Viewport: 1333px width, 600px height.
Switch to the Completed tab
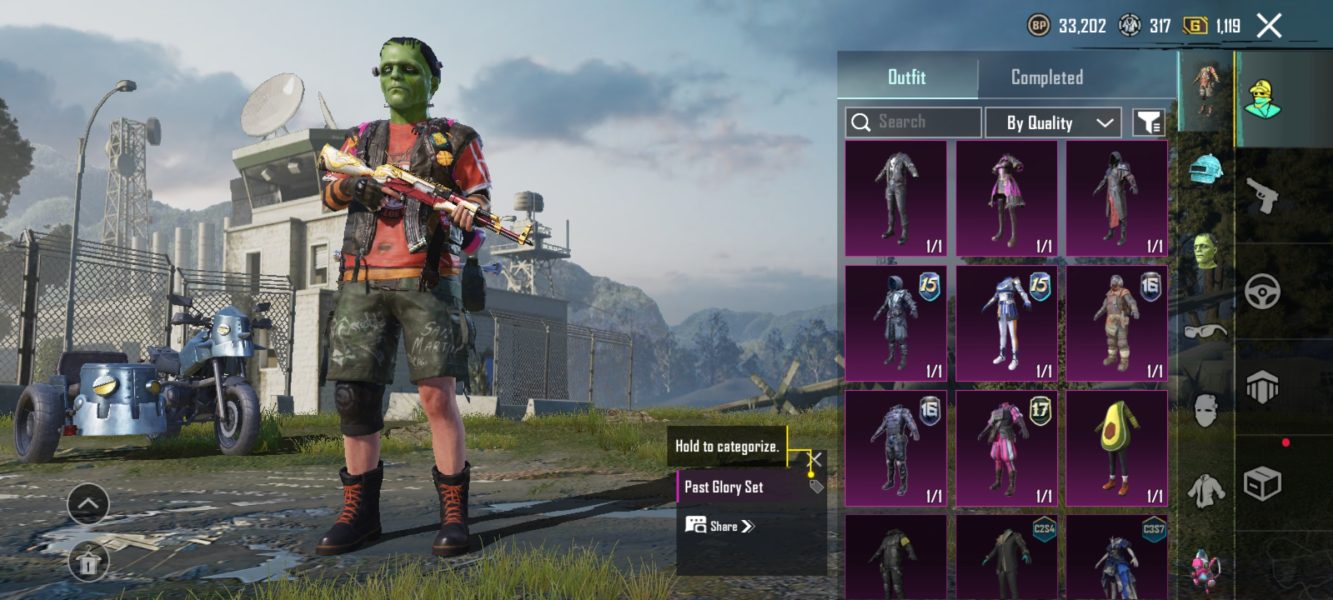tap(1046, 77)
